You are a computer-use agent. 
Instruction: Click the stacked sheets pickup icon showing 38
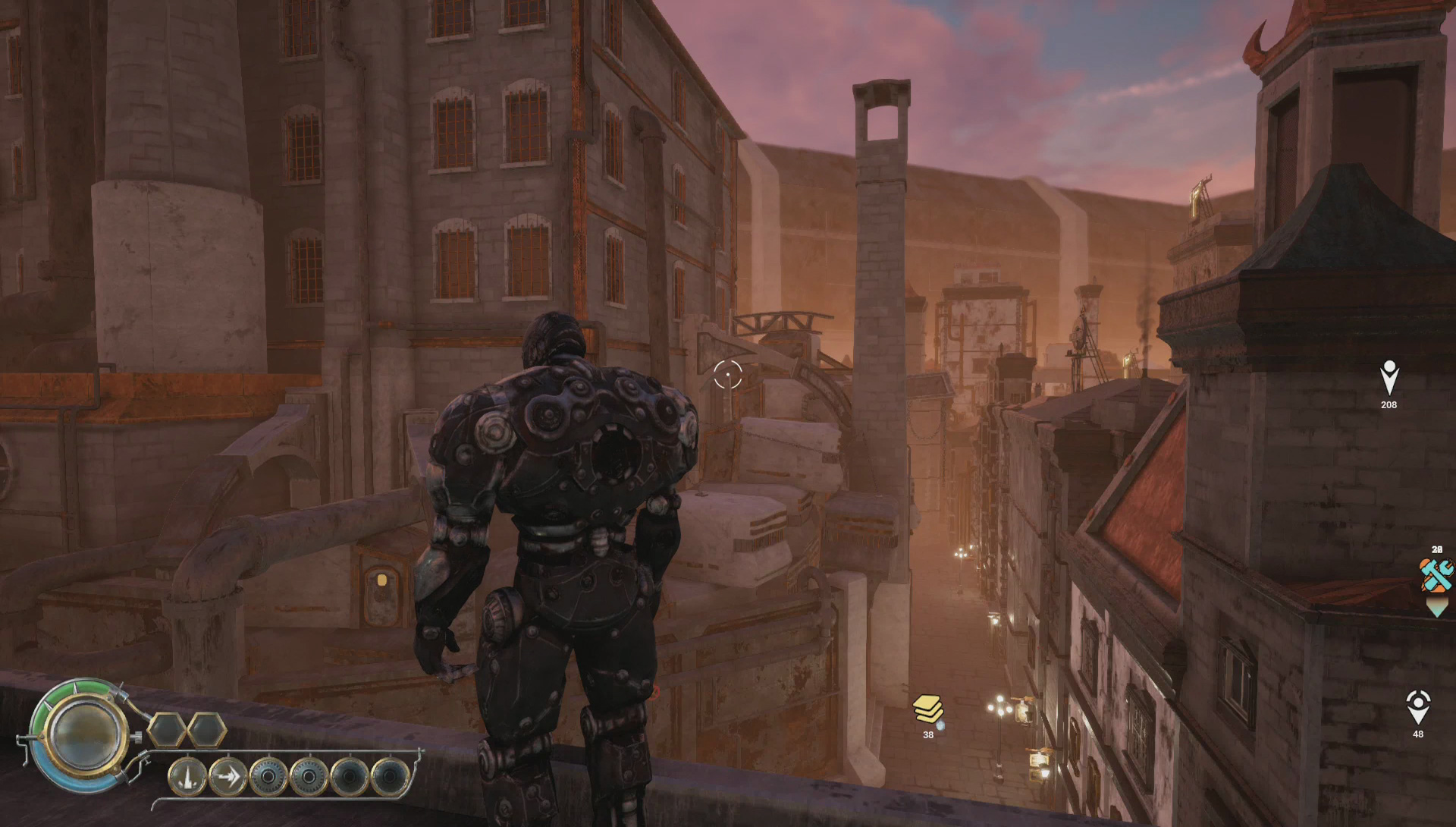(927, 709)
